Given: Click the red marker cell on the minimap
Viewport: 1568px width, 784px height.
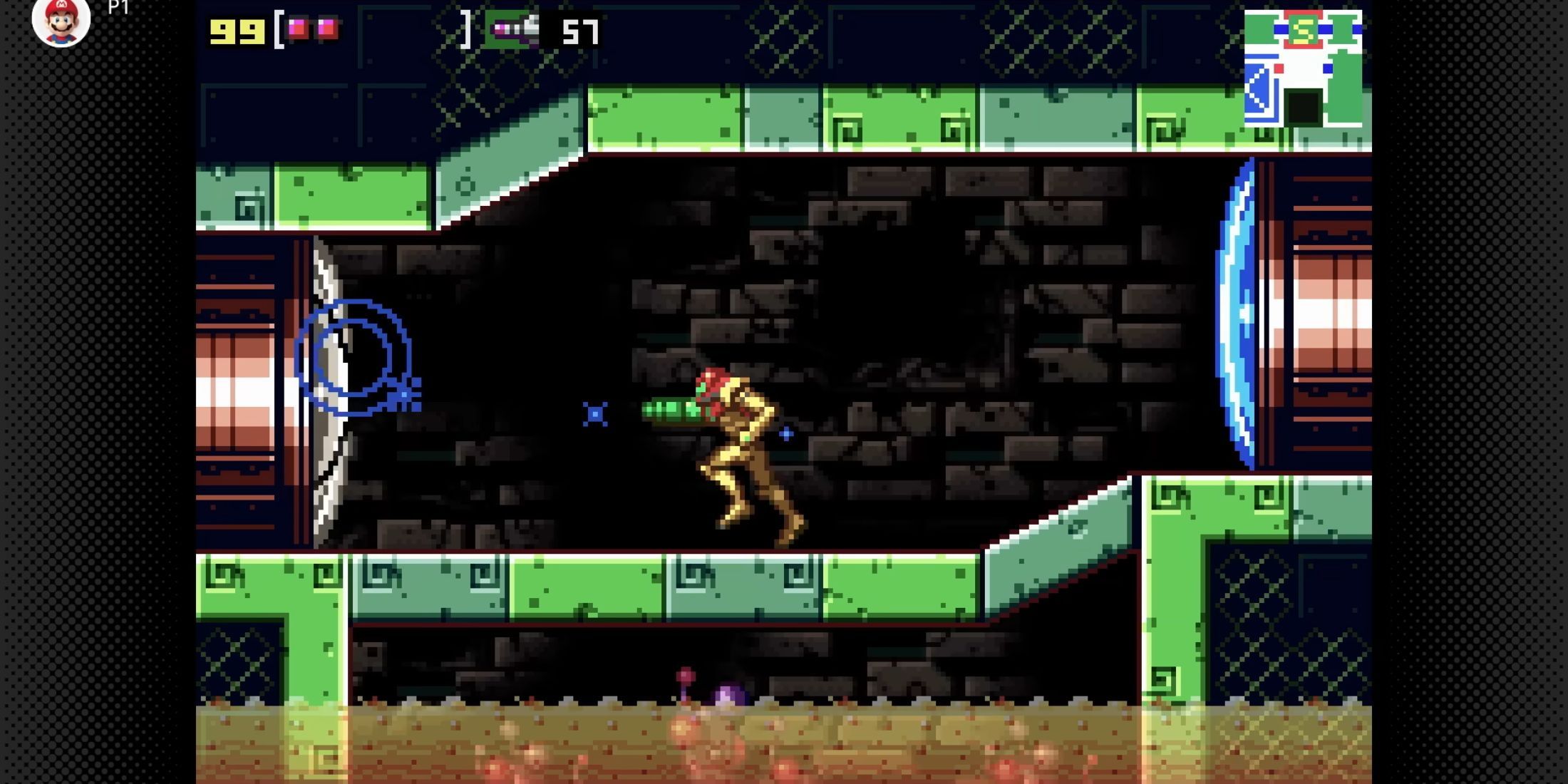Looking at the screenshot, I should pyautogui.click(x=1279, y=68).
